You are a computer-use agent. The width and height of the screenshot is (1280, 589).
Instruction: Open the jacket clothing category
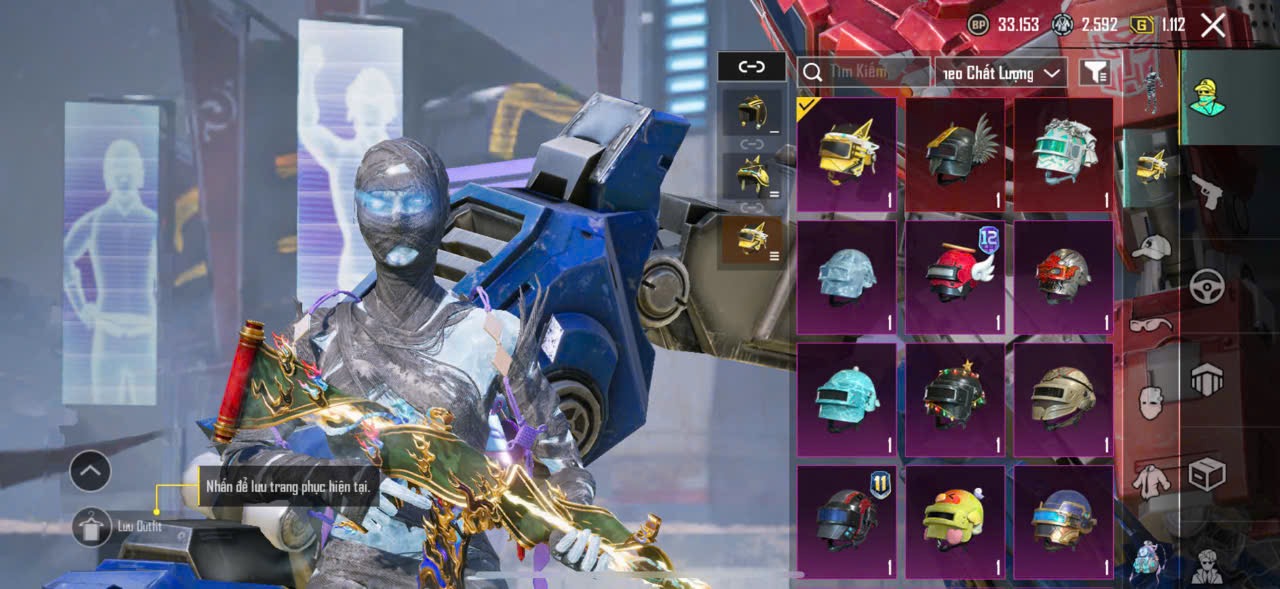click(1152, 480)
